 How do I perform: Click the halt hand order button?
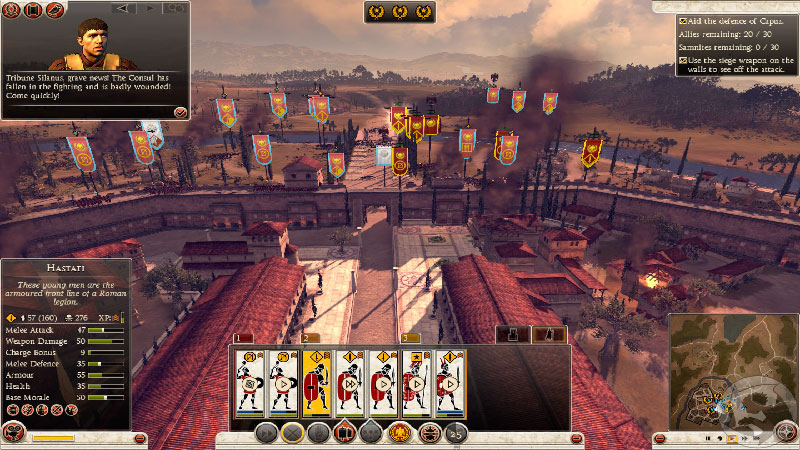[319, 433]
